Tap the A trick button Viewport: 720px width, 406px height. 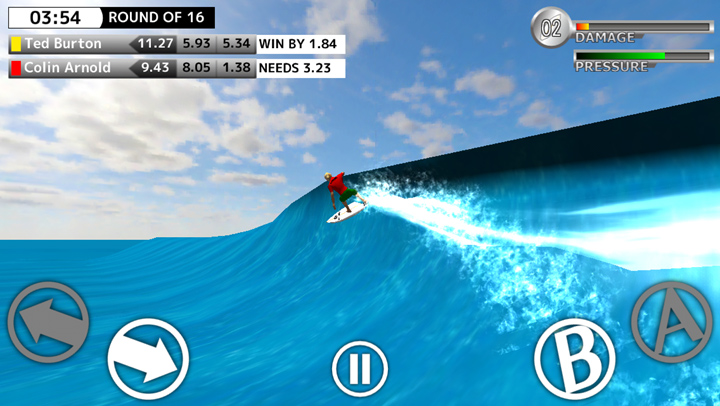[x=671, y=320]
